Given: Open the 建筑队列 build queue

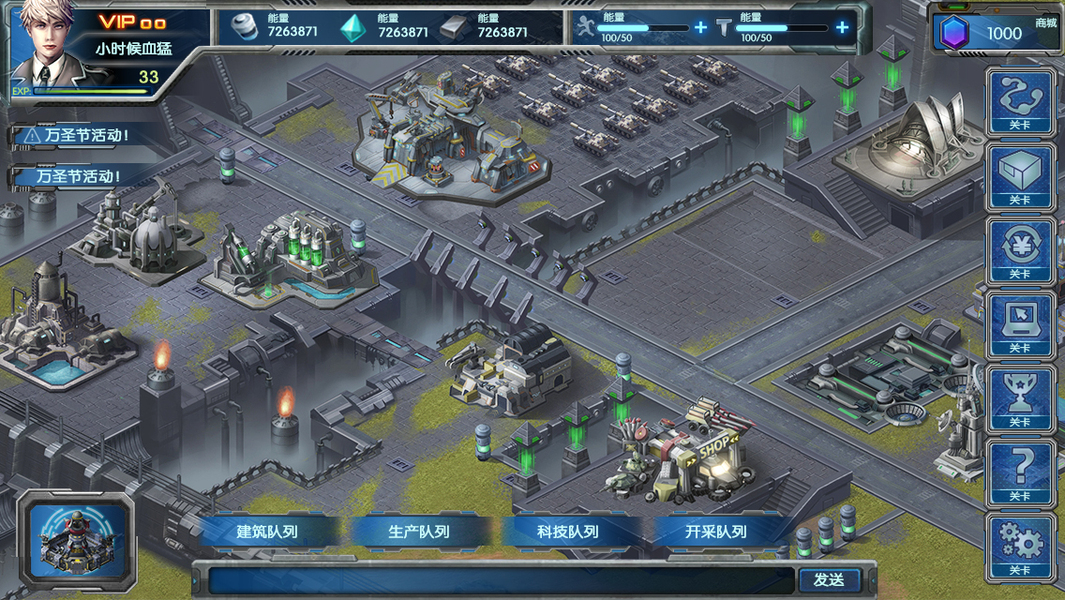Looking at the screenshot, I should coord(267,532).
